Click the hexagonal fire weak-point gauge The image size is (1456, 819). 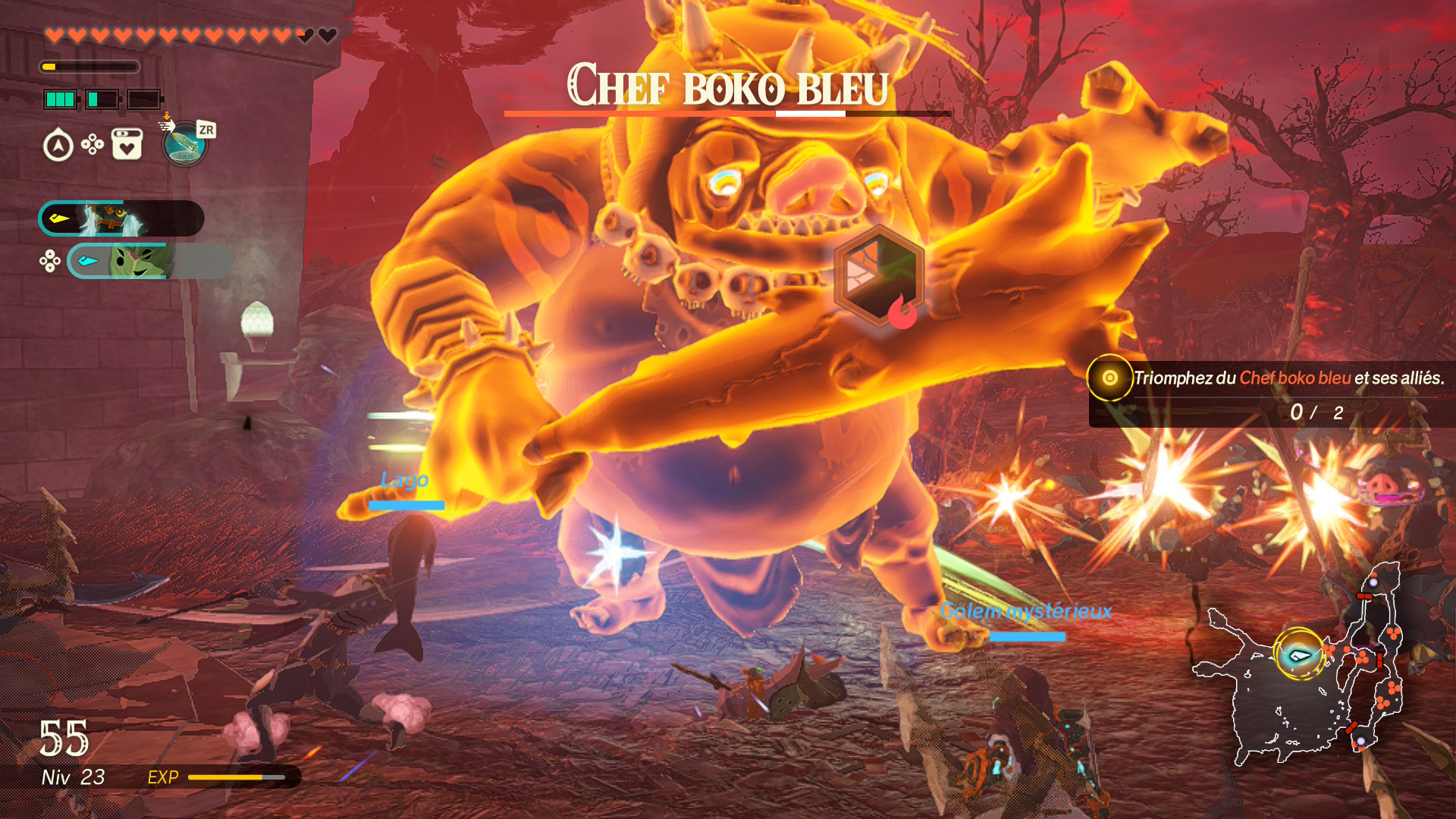tap(880, 277)
